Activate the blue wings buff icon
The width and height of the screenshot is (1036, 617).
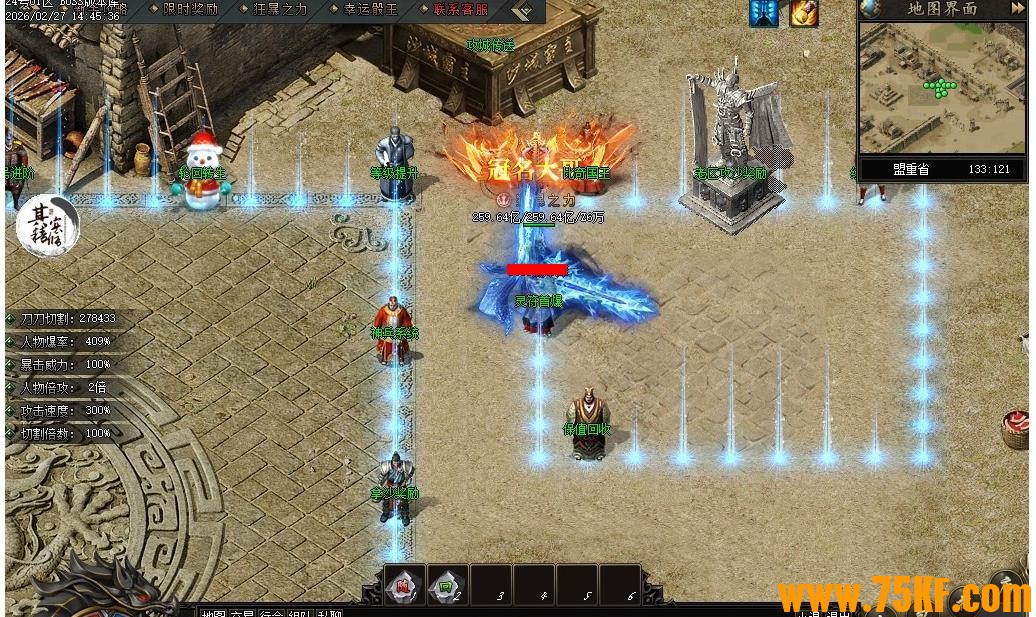coord(764,13)
